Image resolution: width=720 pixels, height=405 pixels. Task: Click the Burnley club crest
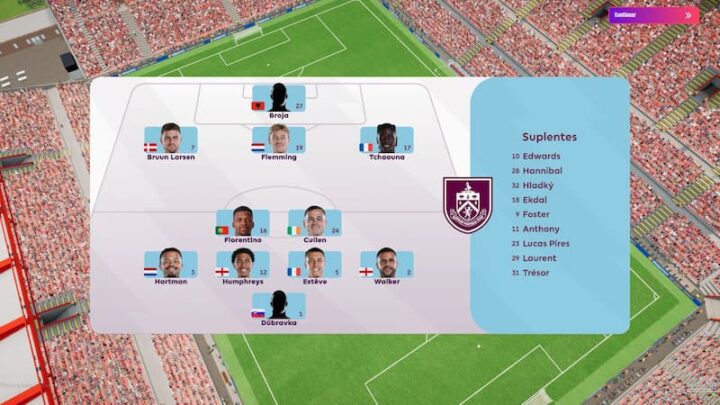point(468,205)
